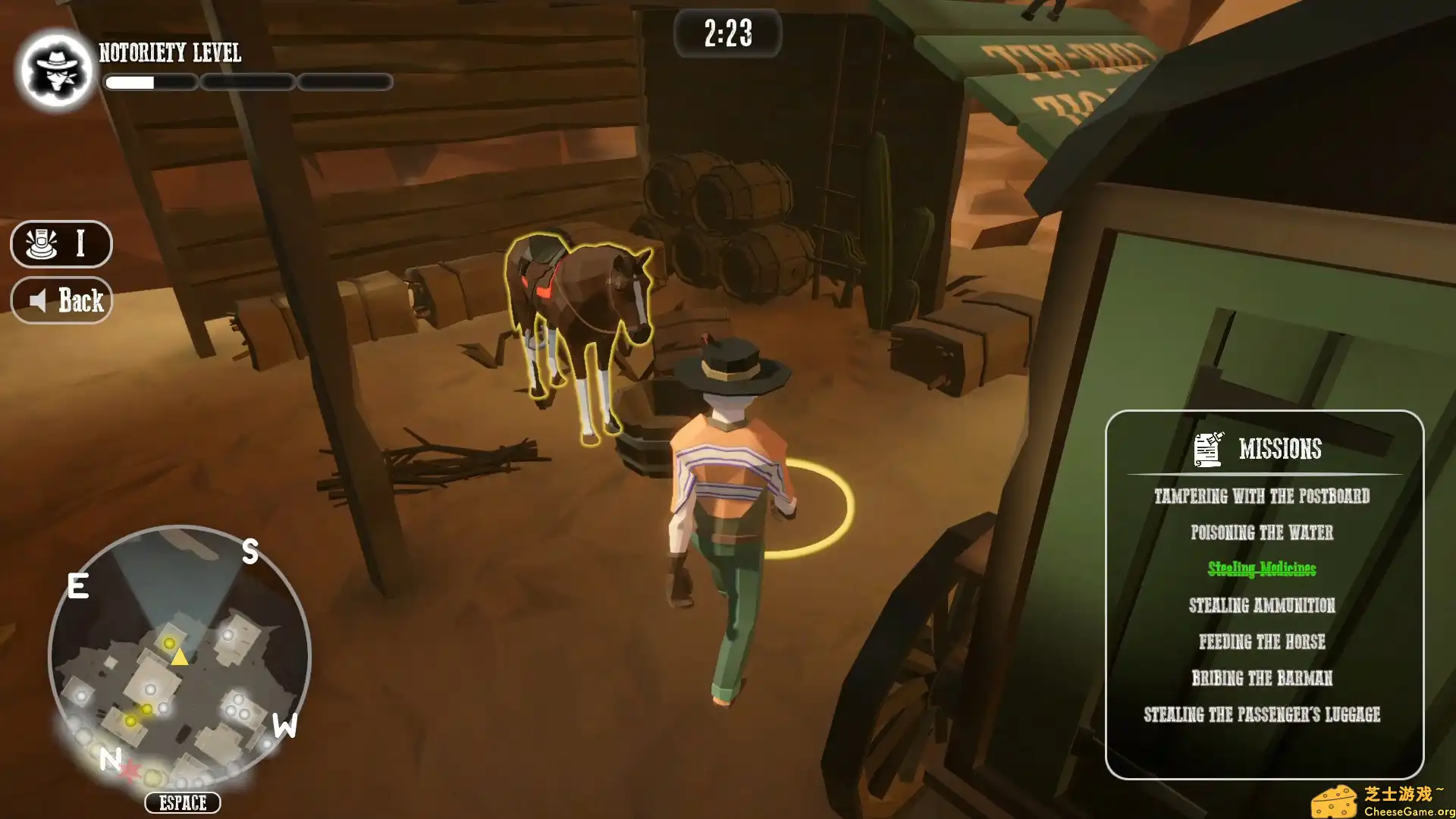1456x819 pixels.
Task: Toggle the Feeding the Horse mission entry
Action: pos(1261,642)
